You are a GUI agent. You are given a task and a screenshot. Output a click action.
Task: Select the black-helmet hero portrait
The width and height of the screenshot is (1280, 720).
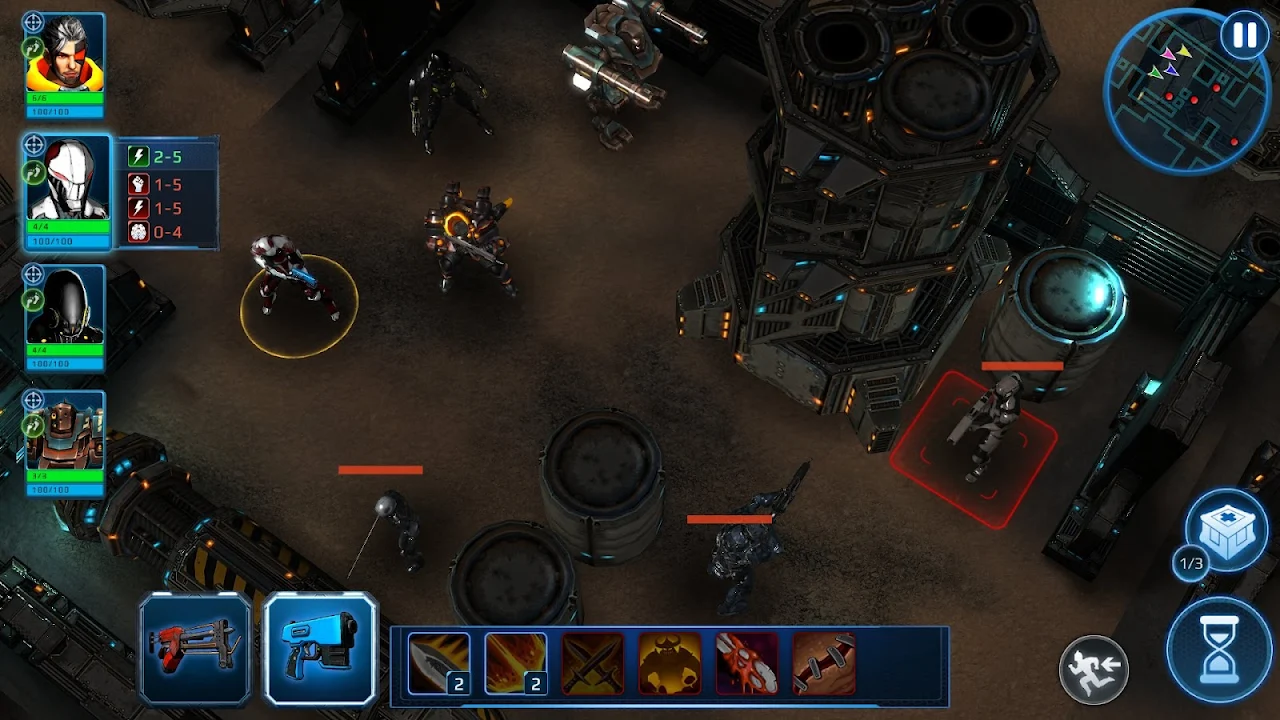point(65,306)
